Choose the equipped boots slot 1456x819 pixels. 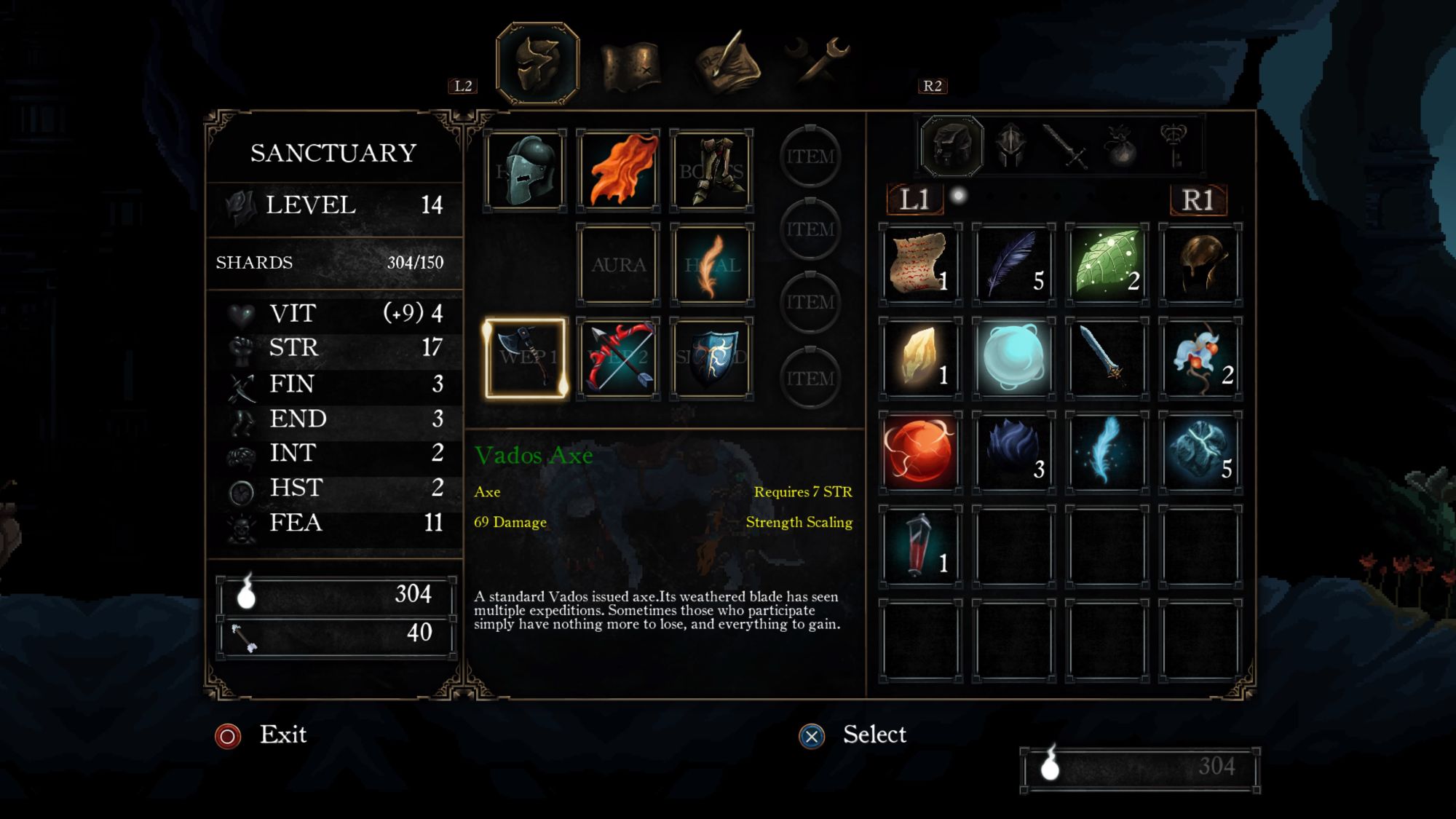(711, 172)
